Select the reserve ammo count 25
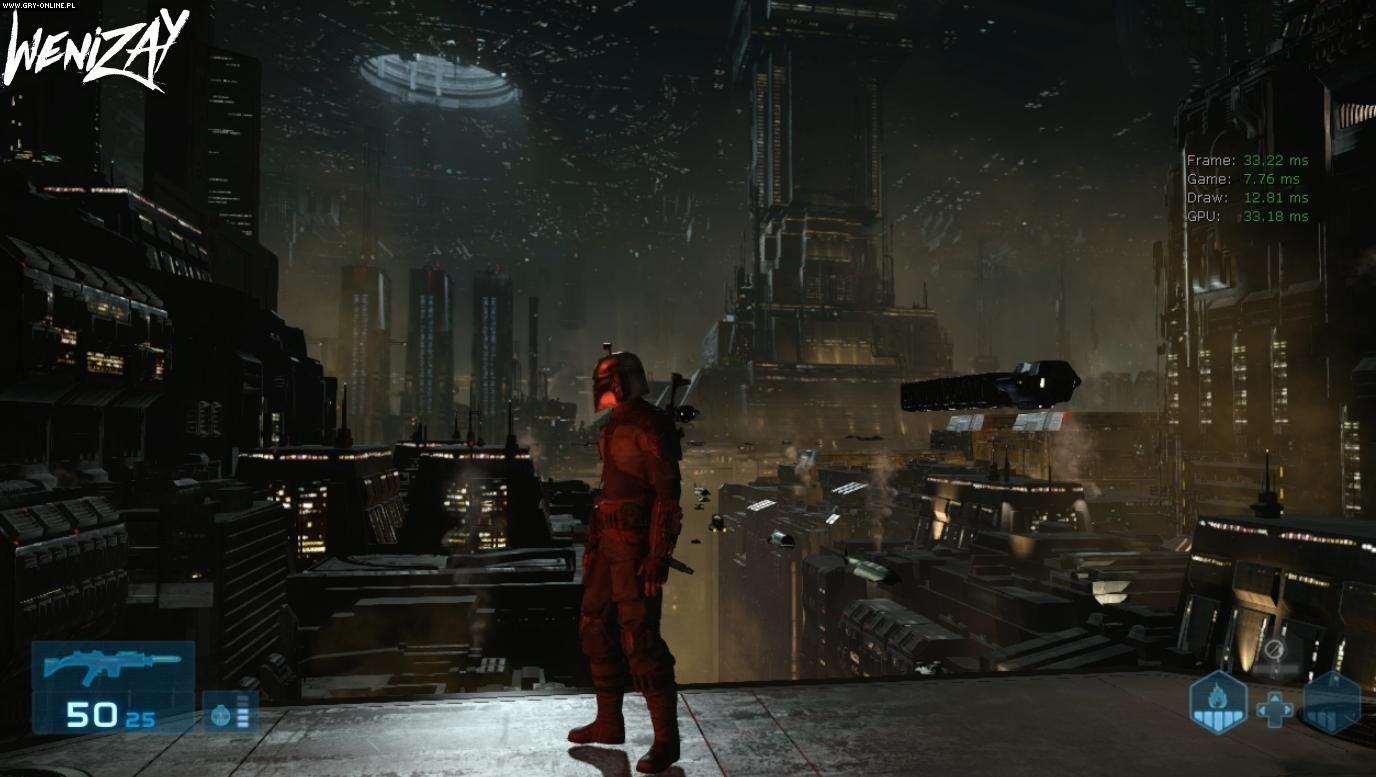 point(140,721)
